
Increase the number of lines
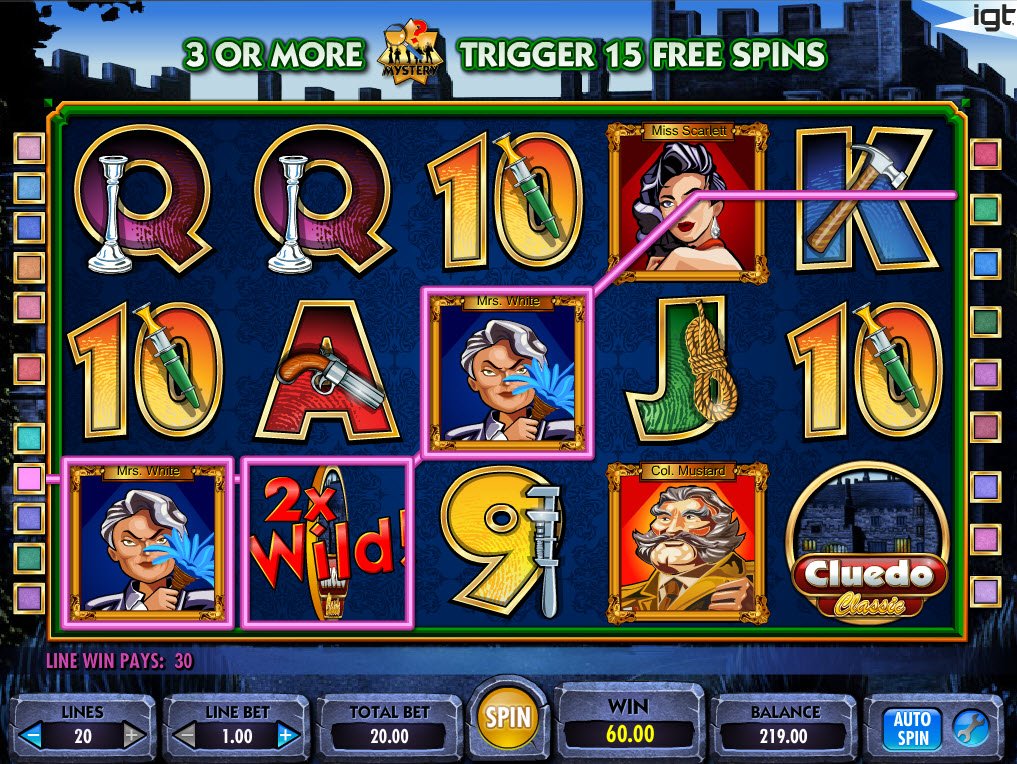coord(134,737)
